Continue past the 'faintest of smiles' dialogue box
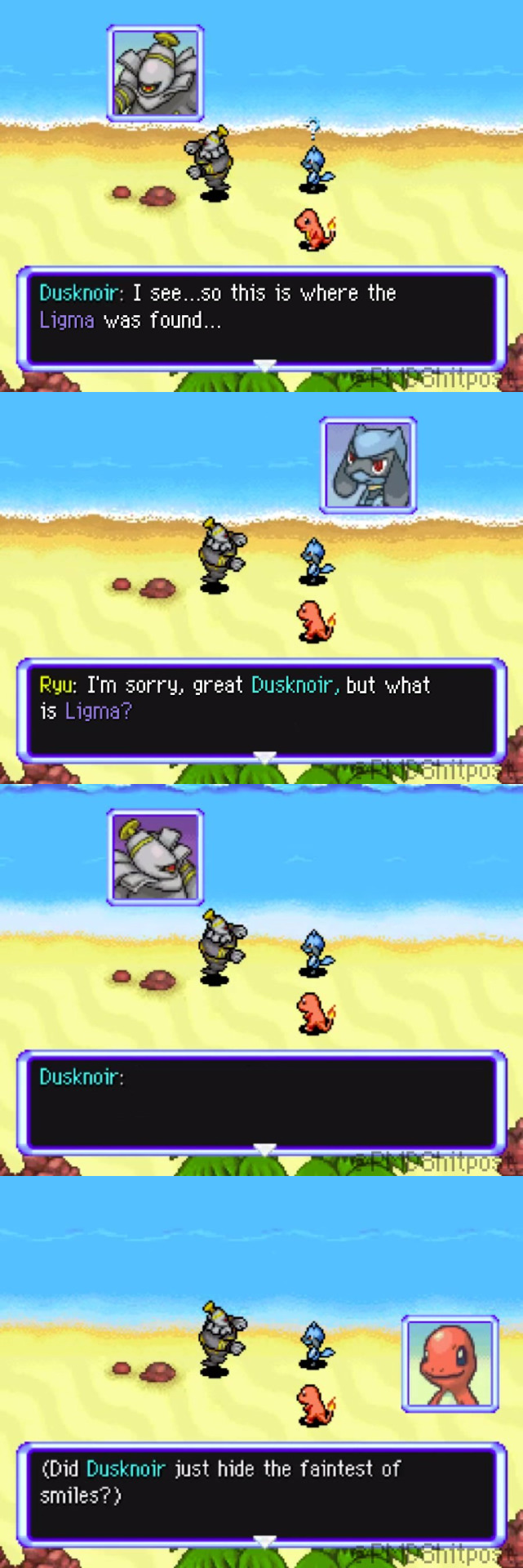523x1568 pixels. point(264,1541)
